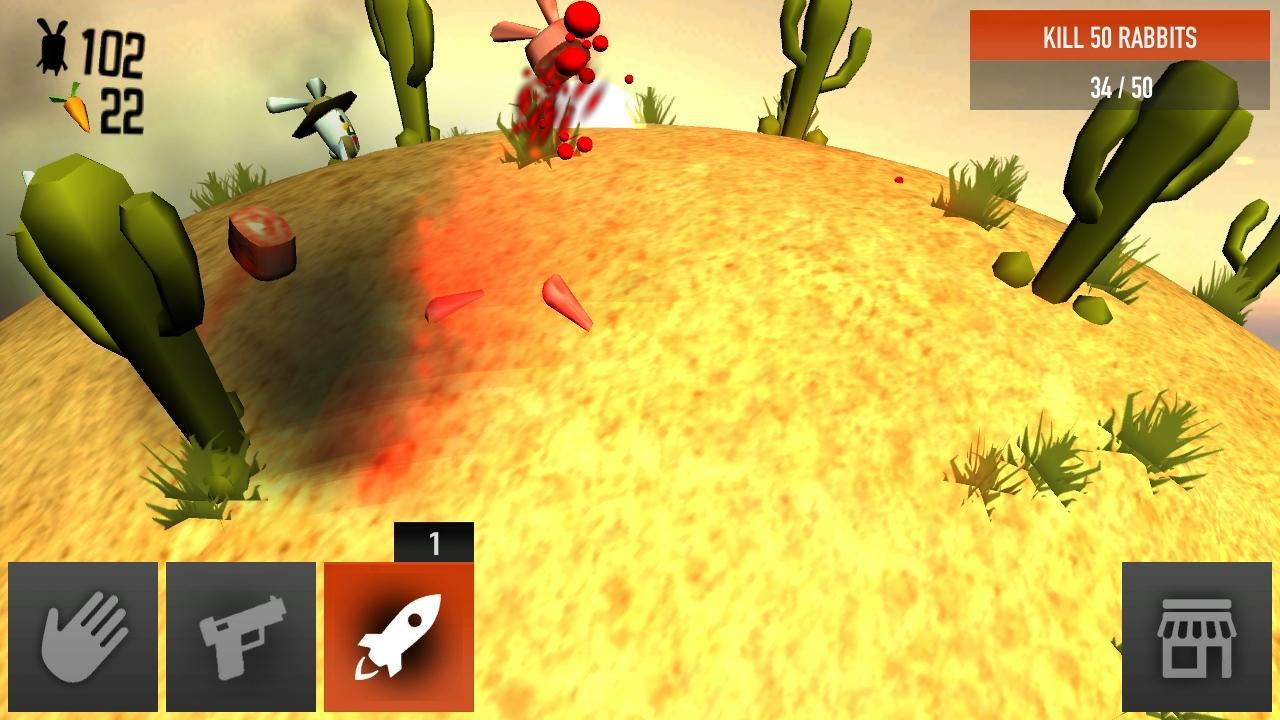Click the Kill 50 Rabbits objective tracker
The width and height of the screenshot is (1280, 720).
1119,60
